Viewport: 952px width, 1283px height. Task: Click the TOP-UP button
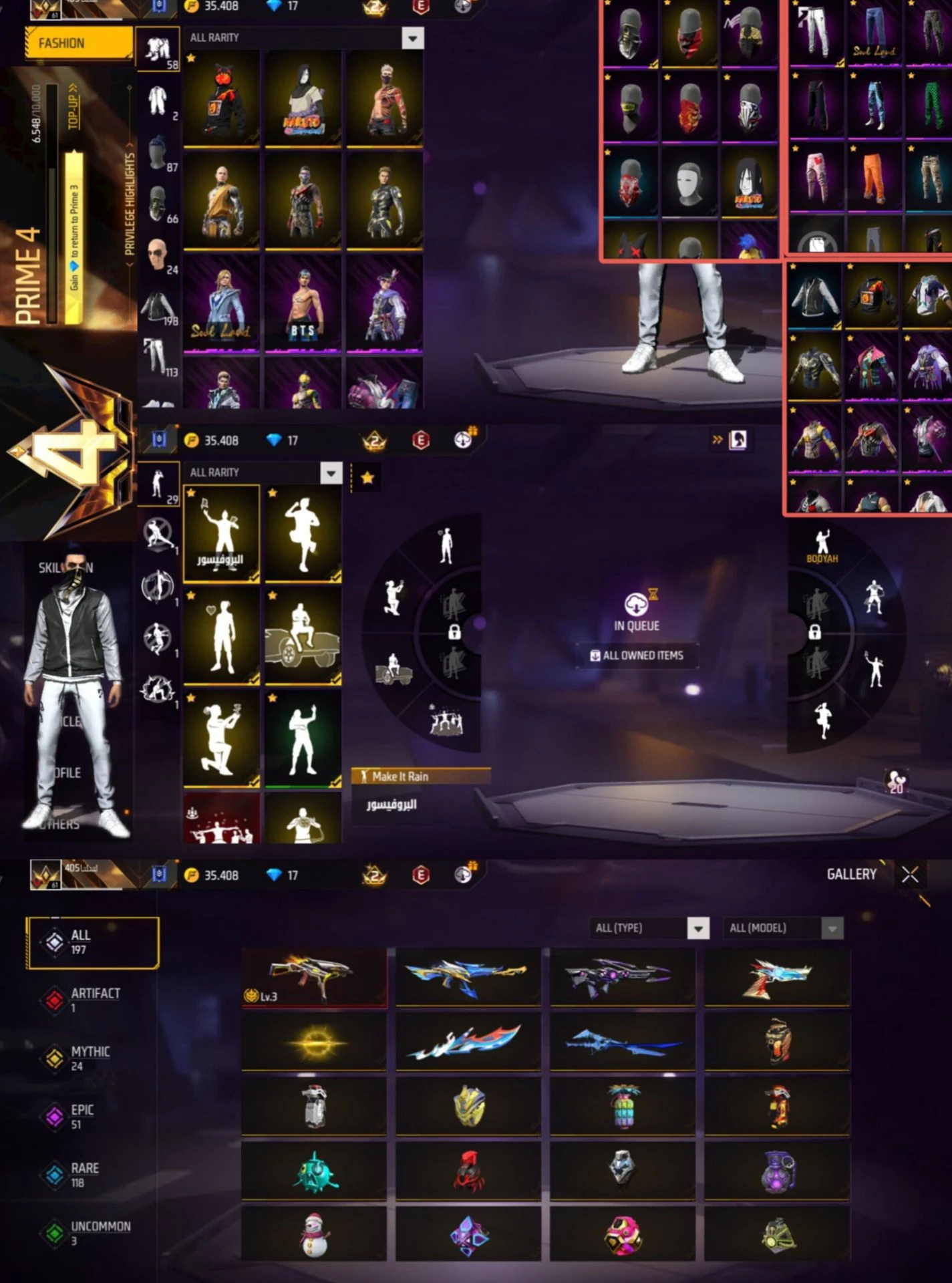click(73, 107)
